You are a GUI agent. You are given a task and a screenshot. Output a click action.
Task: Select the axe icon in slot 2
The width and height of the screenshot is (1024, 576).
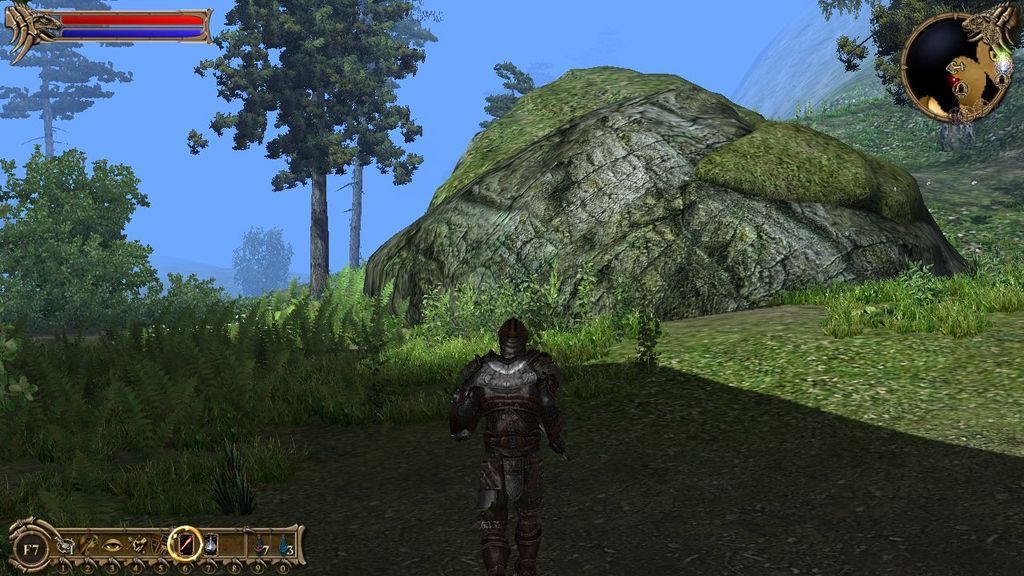point(89,545)
